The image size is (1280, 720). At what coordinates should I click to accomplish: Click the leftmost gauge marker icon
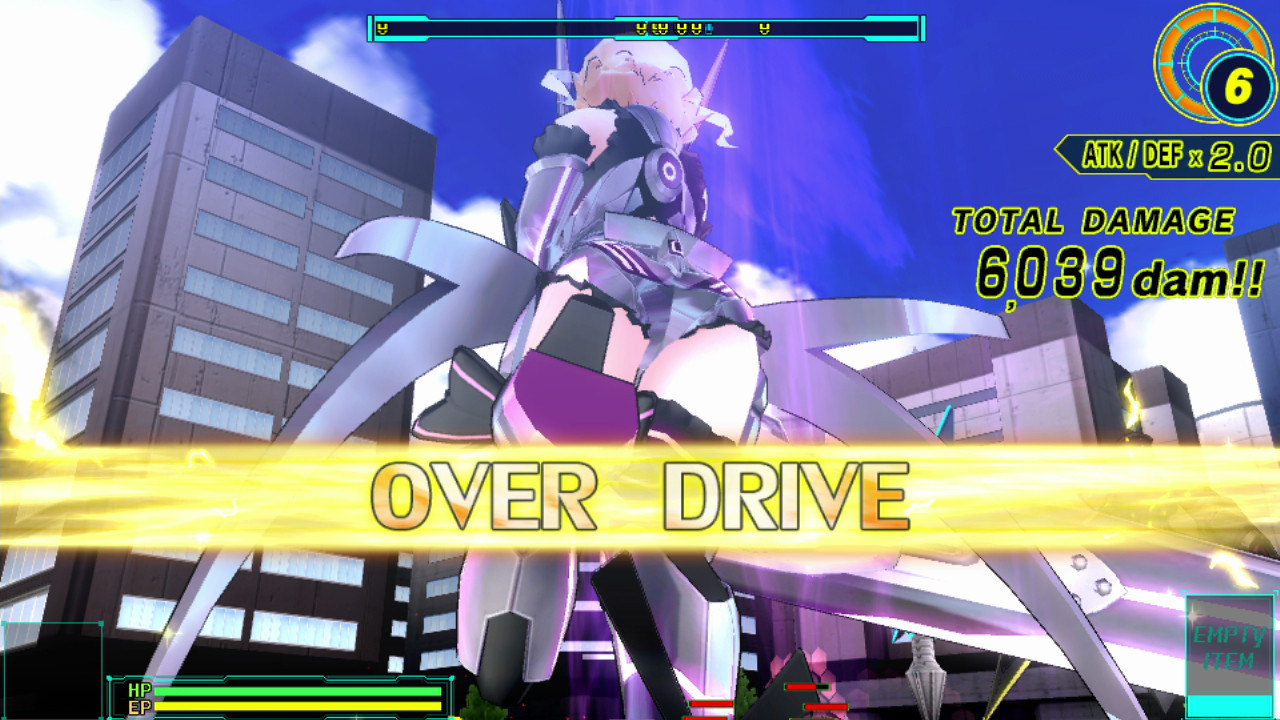382,28
